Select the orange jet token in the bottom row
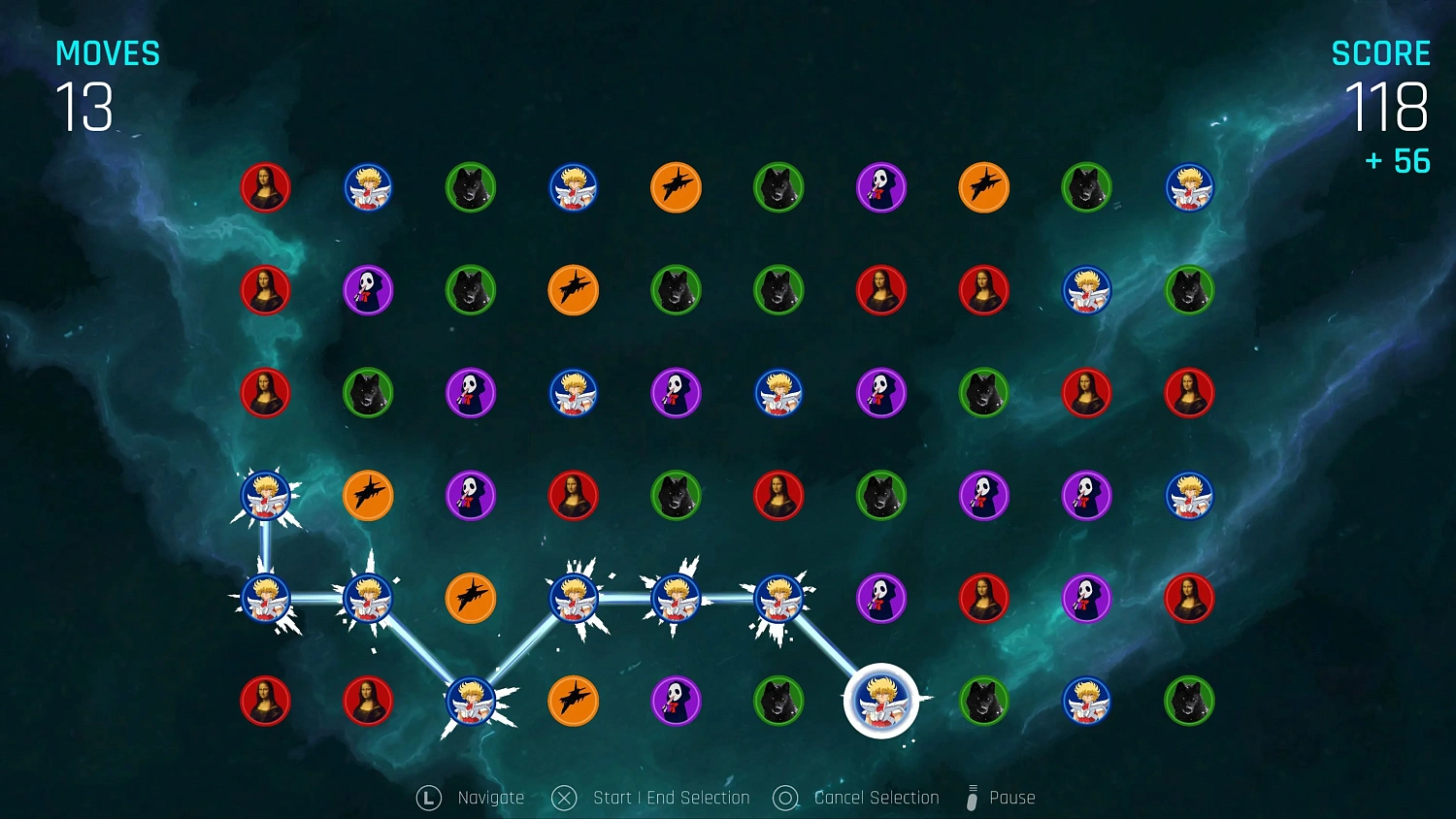The height and width of the screenshot is (819, 1456). click(574, 701)
